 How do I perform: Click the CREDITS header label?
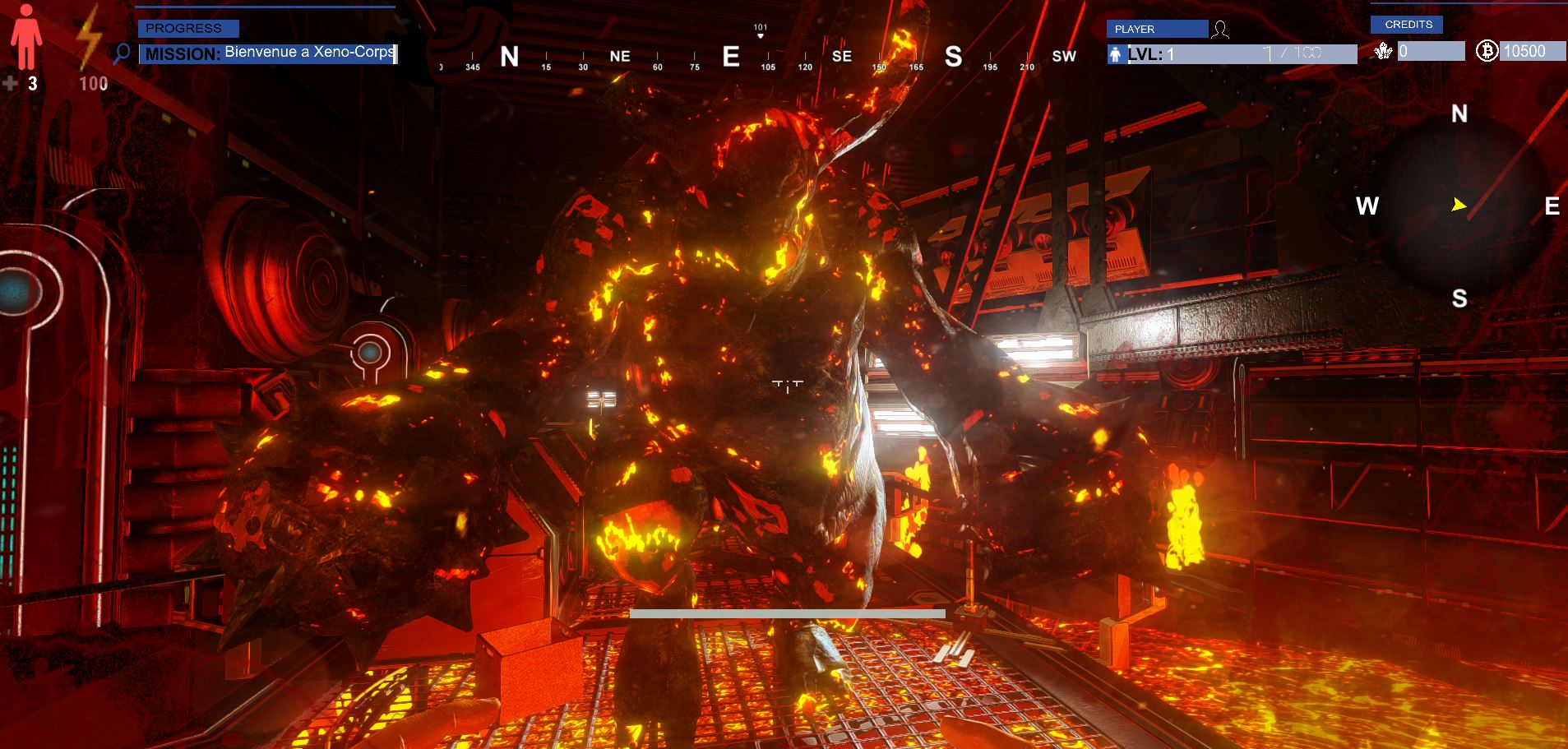(x=1408, y=25)
